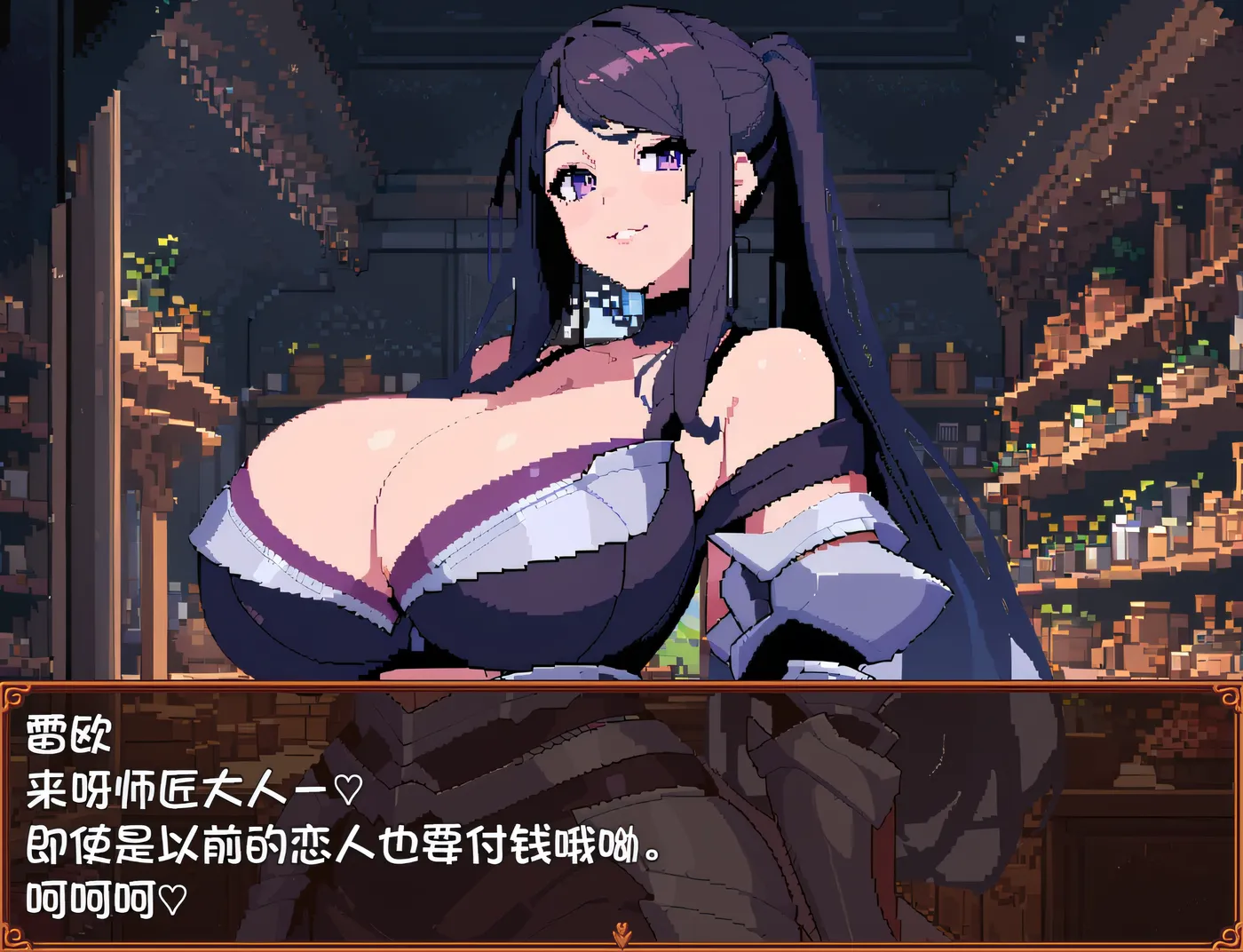
Task: Click the heart-shaped continue arrow indicator
Action: (622, 928)
